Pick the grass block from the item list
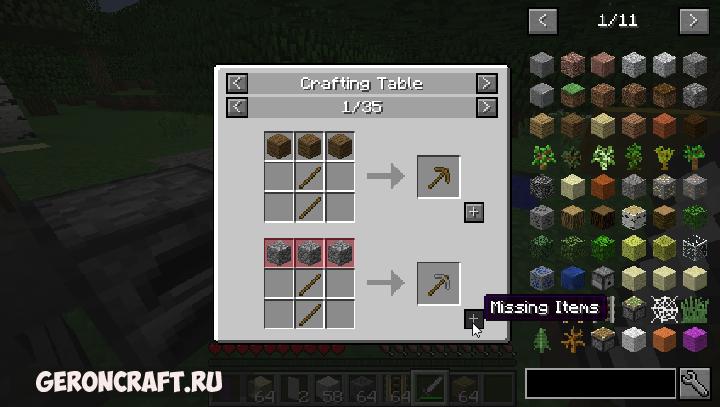Screen dimensions: 720x407 tap(574, 96)
